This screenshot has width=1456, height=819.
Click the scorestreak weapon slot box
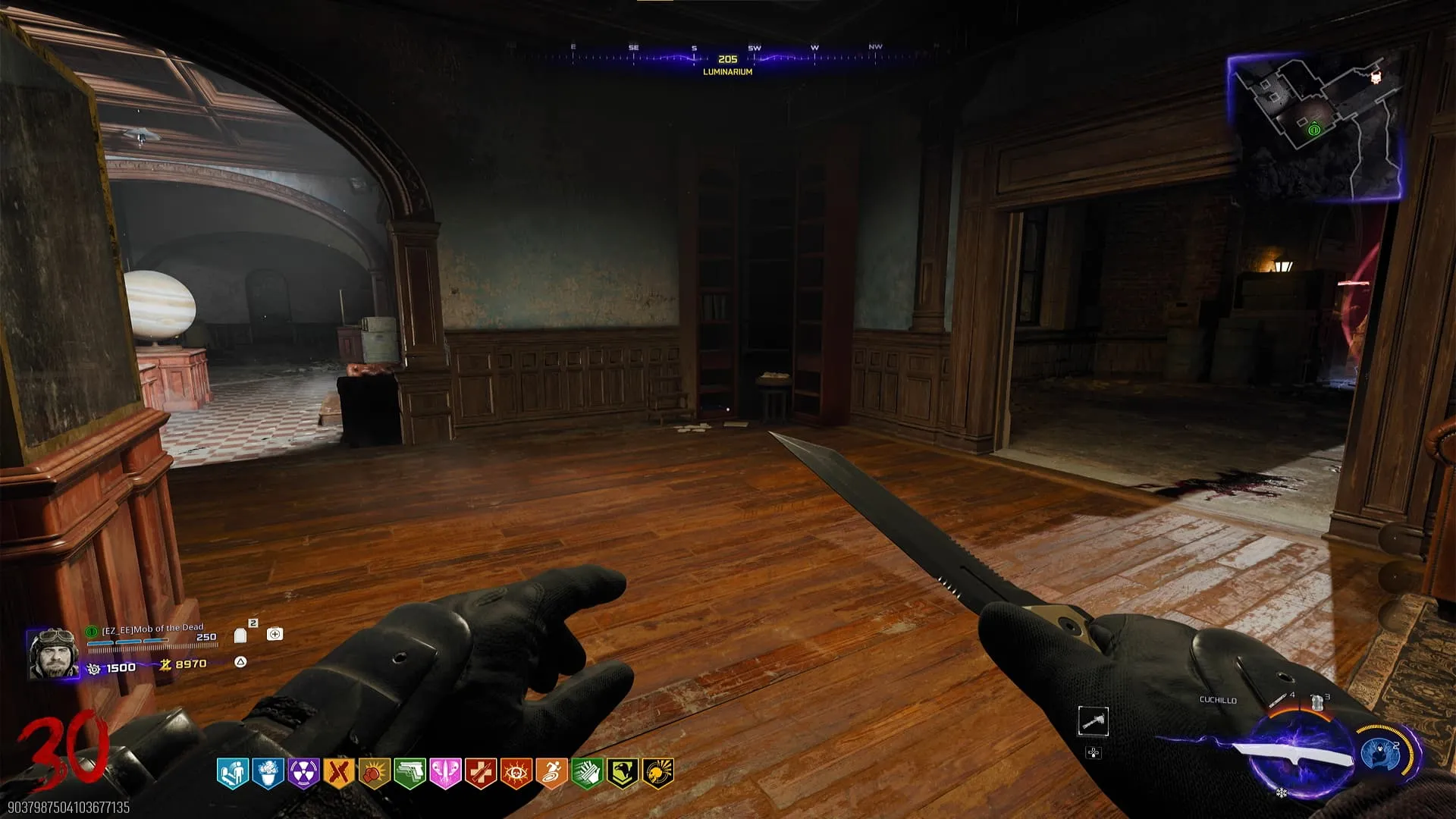(1093, 721)
